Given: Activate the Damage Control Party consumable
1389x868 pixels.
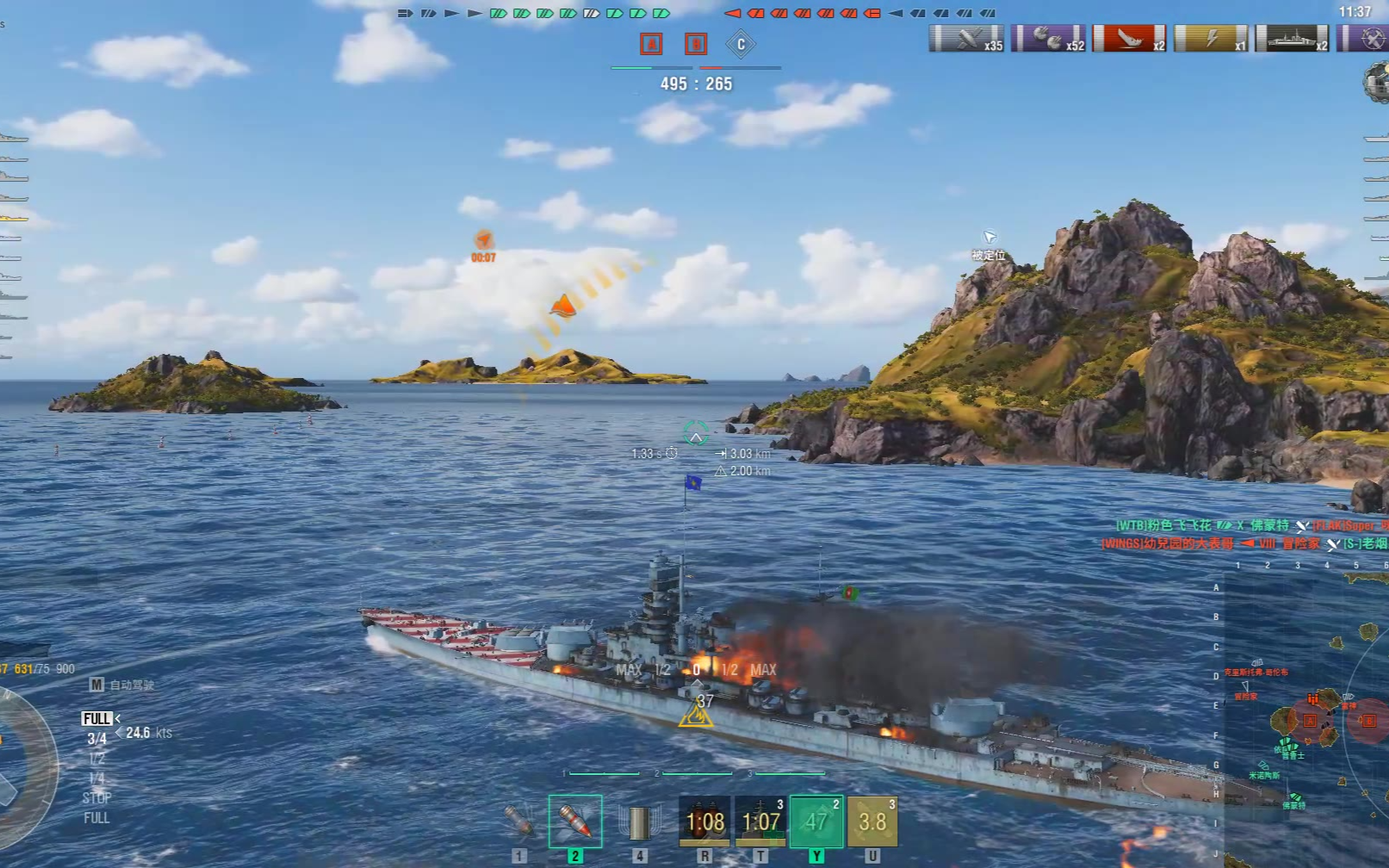Looking at the screenshot, I should click(x=704, y=821).
